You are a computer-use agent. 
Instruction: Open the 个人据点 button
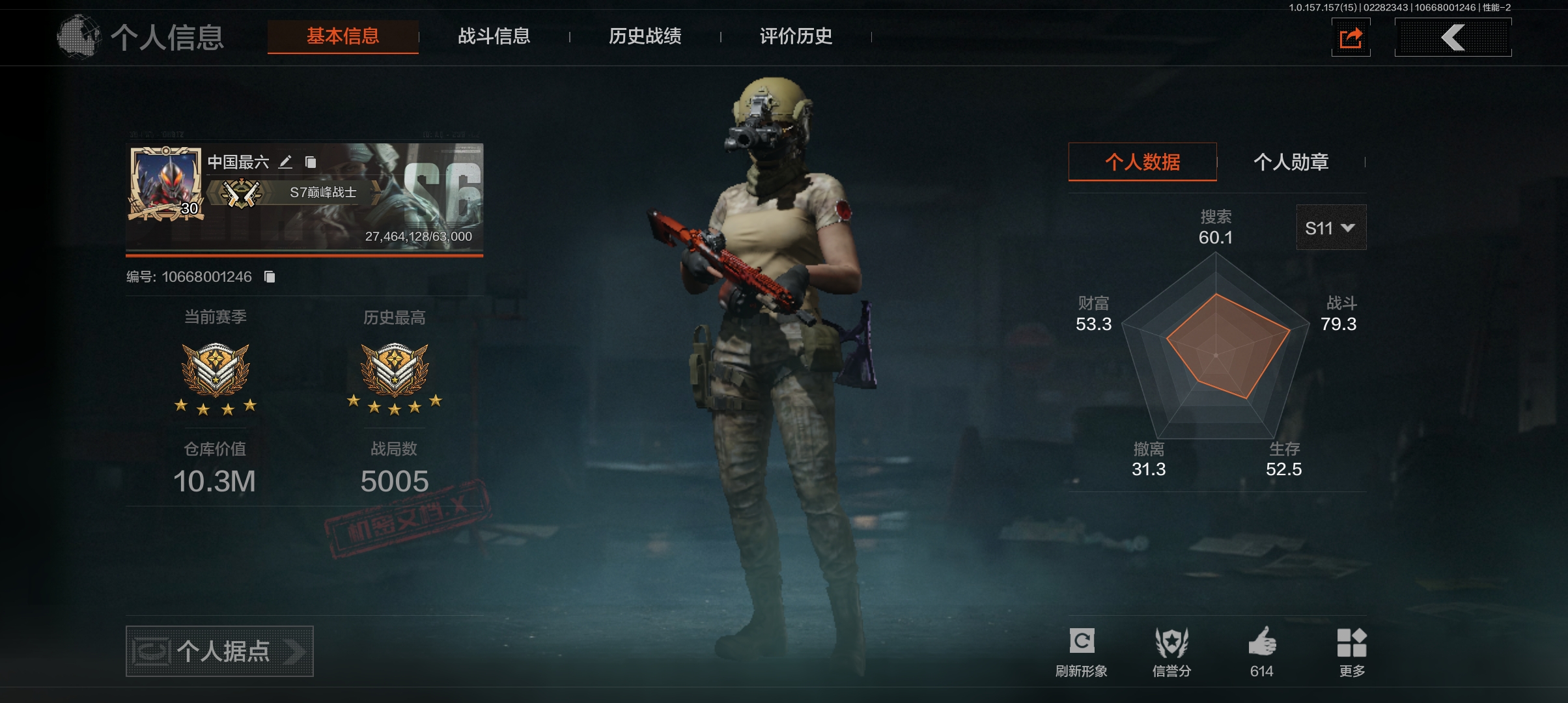click(219, 651)
